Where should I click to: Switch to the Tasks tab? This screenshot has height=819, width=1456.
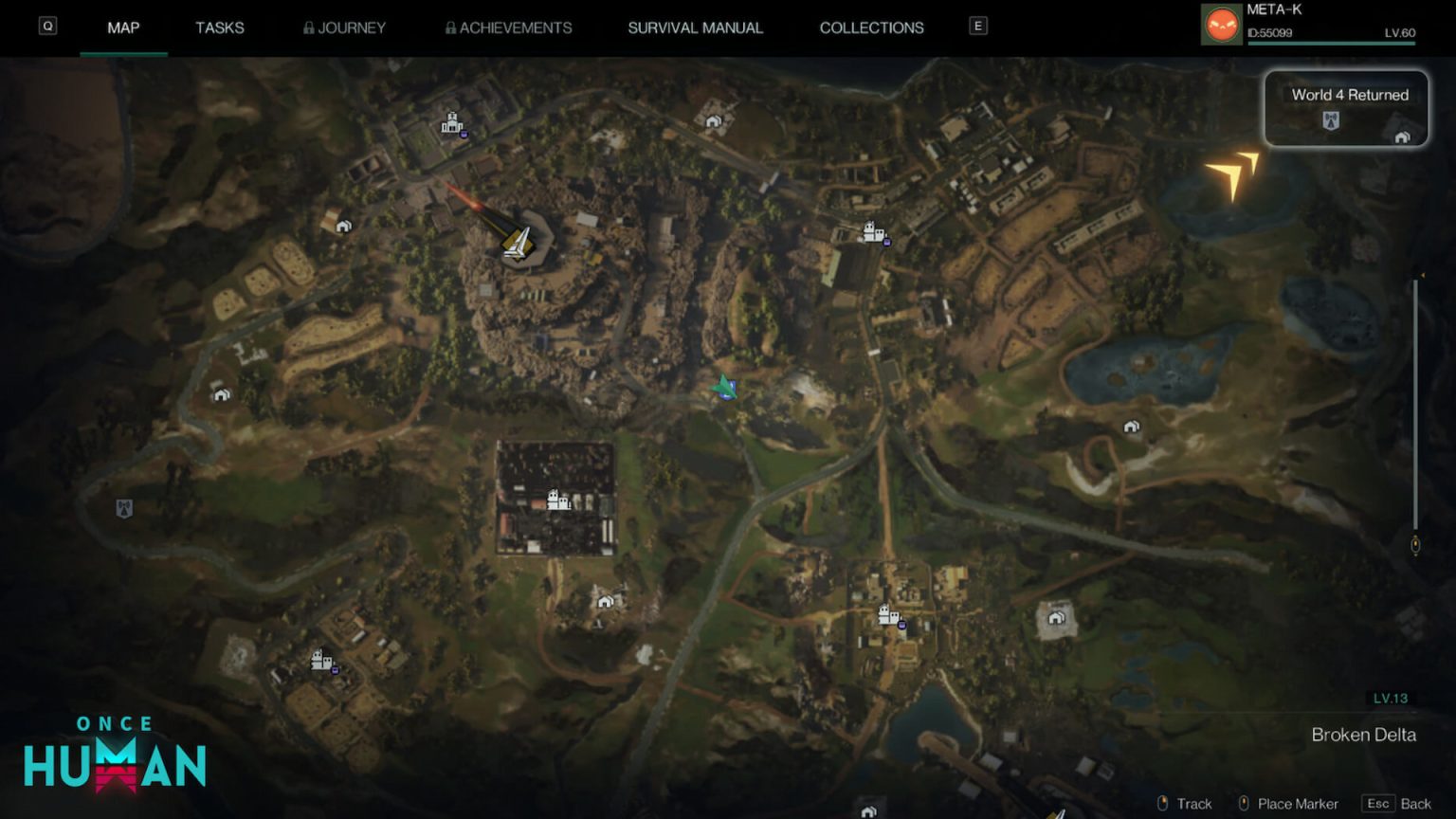pos(219,27)
